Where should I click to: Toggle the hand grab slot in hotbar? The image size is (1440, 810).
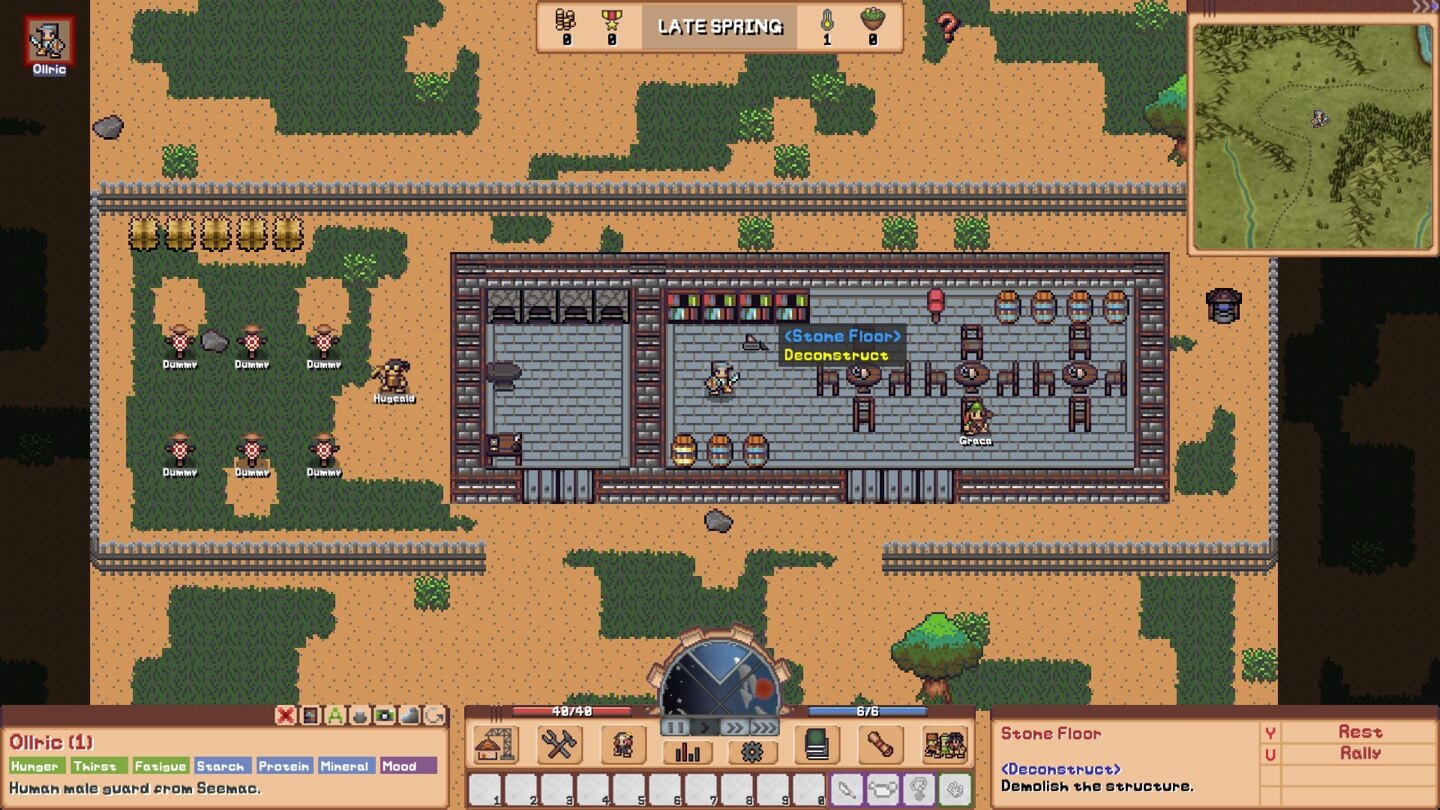click(x=956, y=789)
